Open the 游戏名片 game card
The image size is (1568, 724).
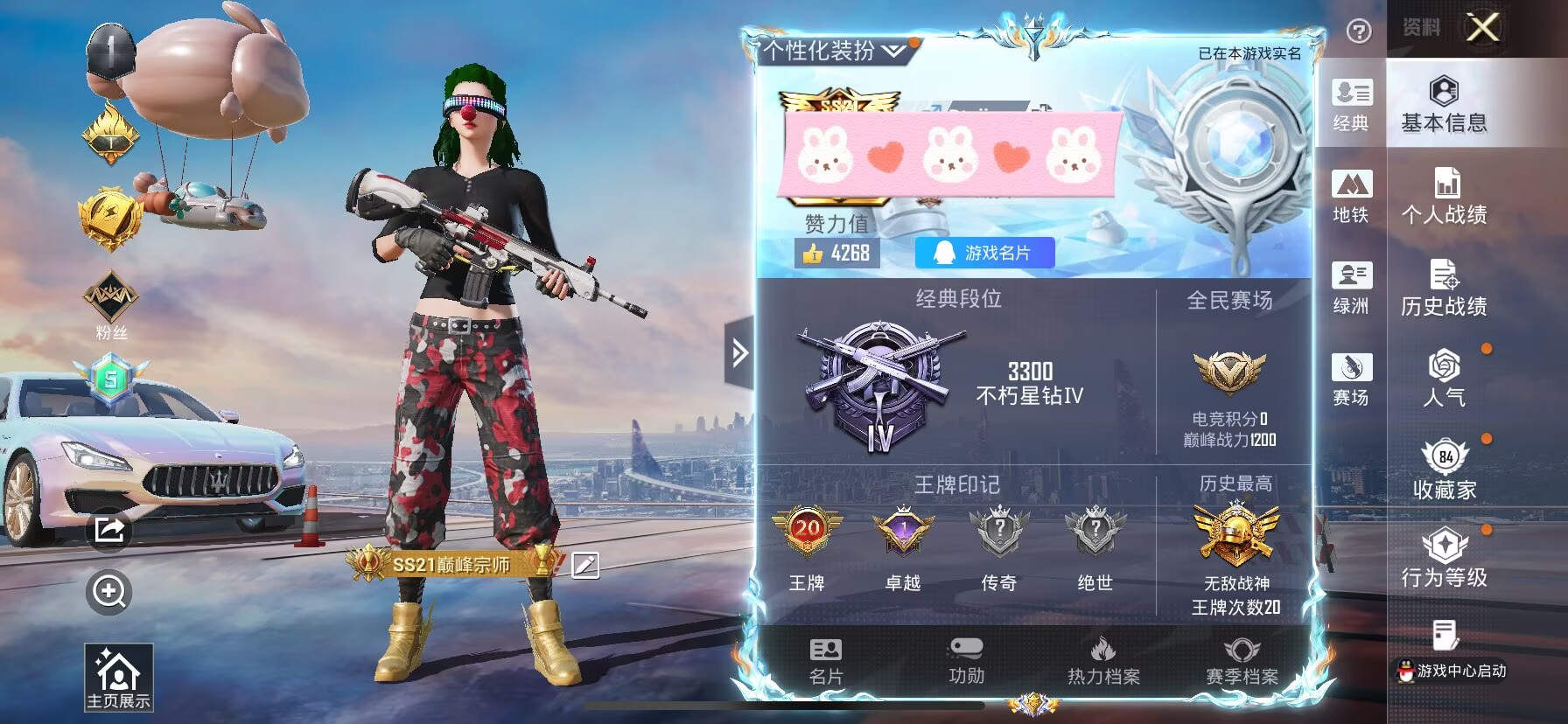pyautogui.click(x=984, y=253)
